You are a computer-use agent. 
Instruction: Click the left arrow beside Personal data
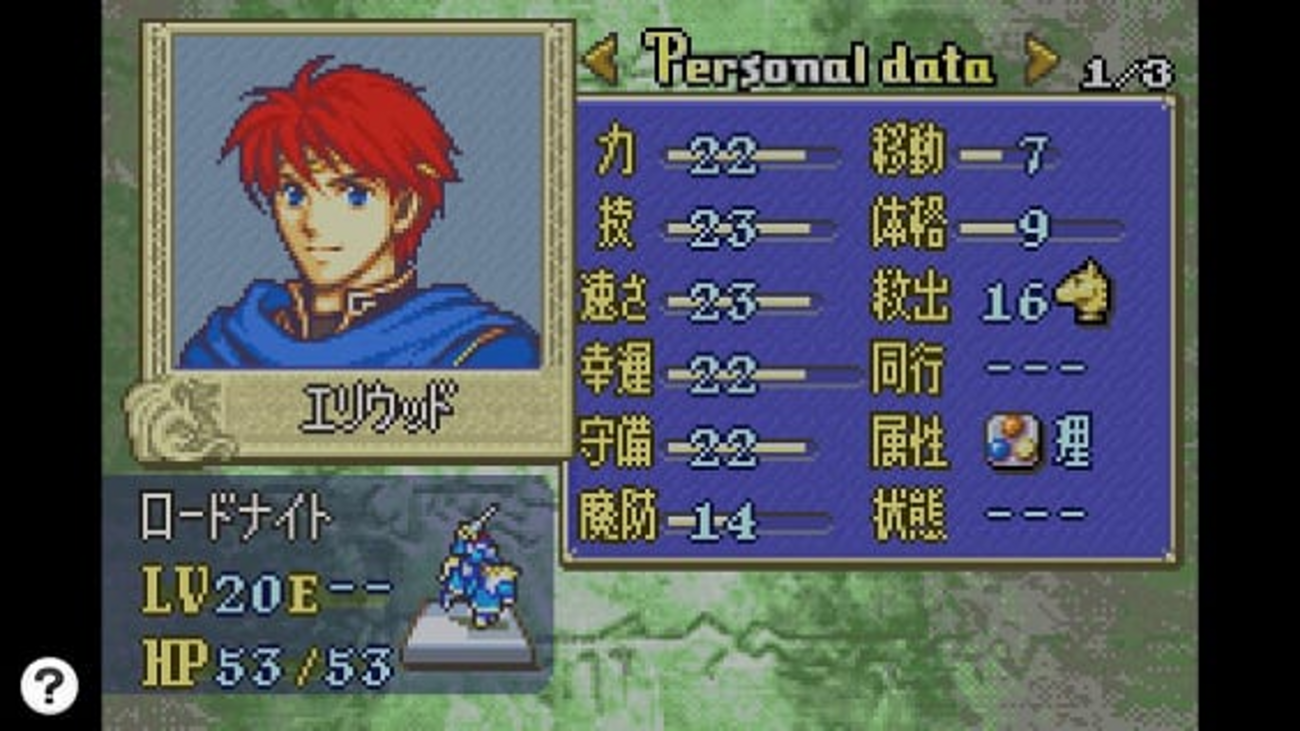[x=601, y=63]
